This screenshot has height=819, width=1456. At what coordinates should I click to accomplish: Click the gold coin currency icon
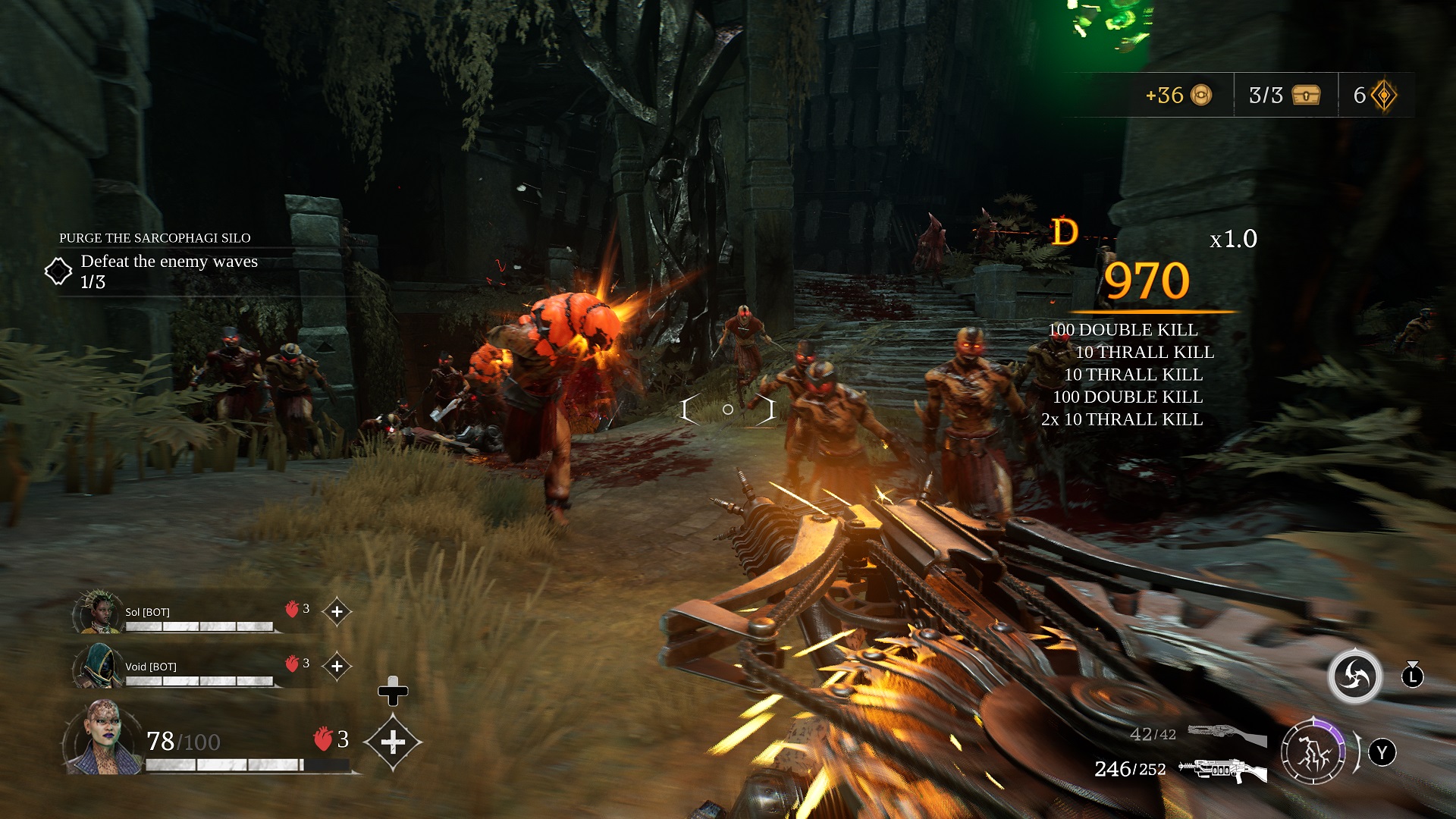pyautogui.click(x=1201, y=96)
